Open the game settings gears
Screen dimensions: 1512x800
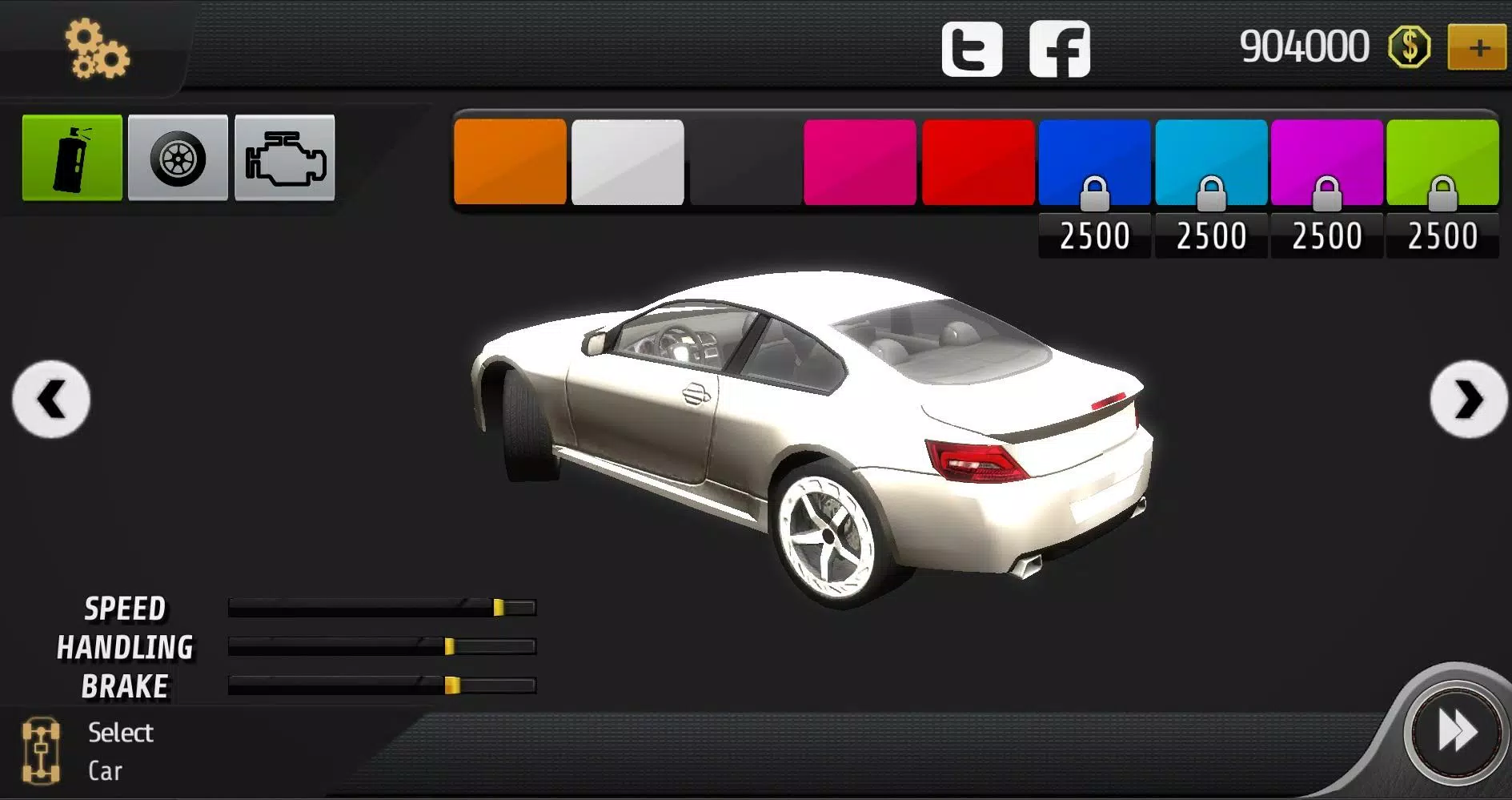(96, 48)
